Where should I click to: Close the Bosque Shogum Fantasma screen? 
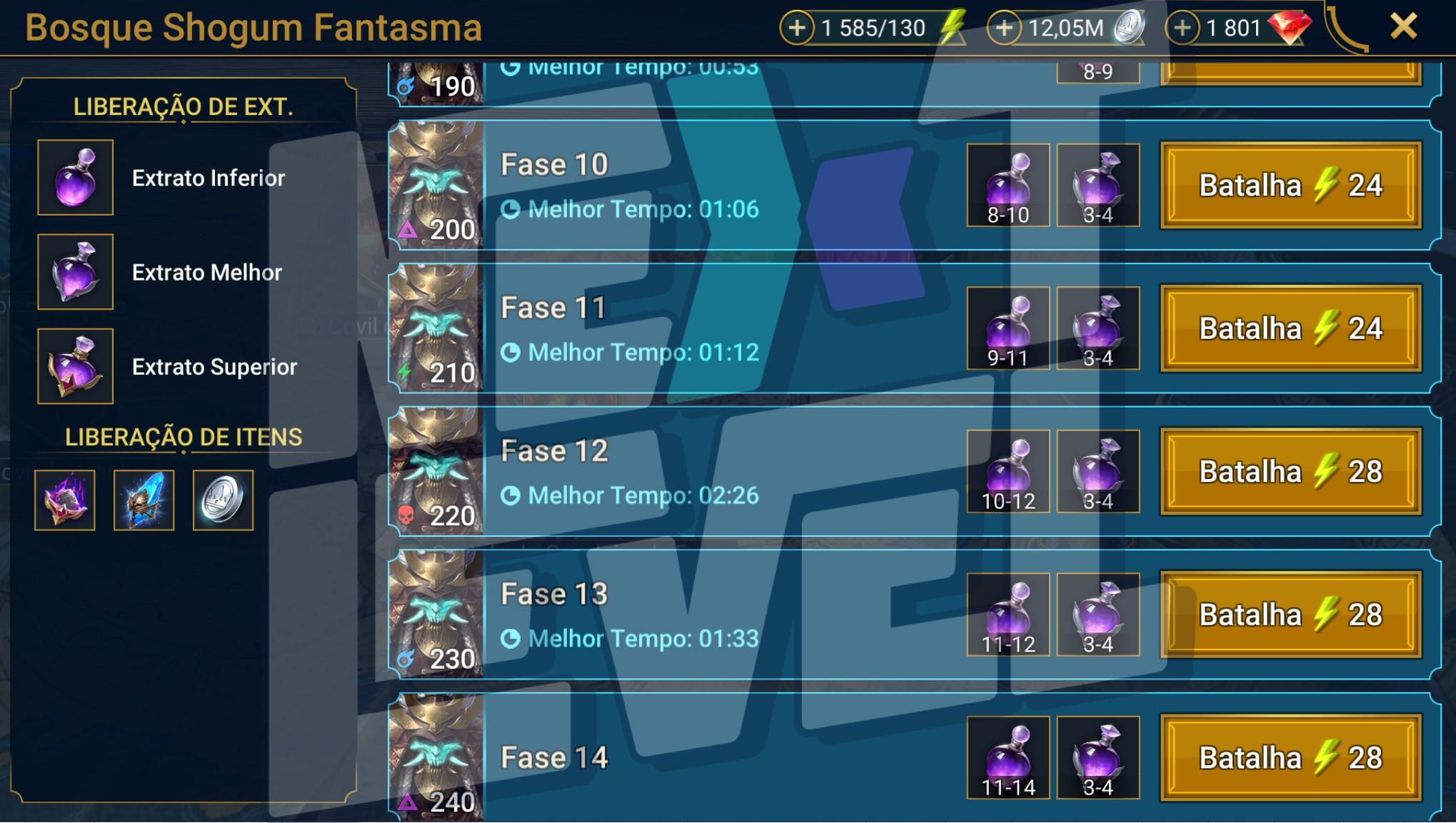pyautogui.click(x=1403, y=27)
